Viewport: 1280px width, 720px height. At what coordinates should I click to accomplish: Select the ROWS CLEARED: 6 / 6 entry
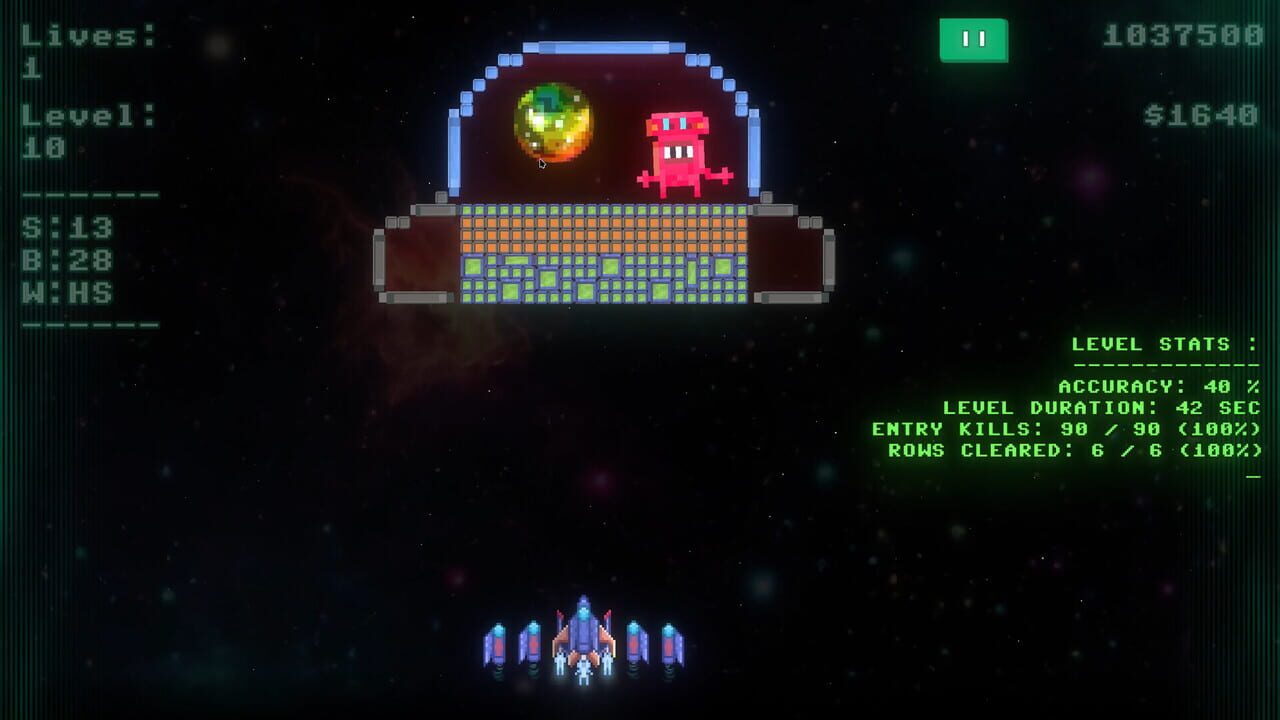point(1070,450)
